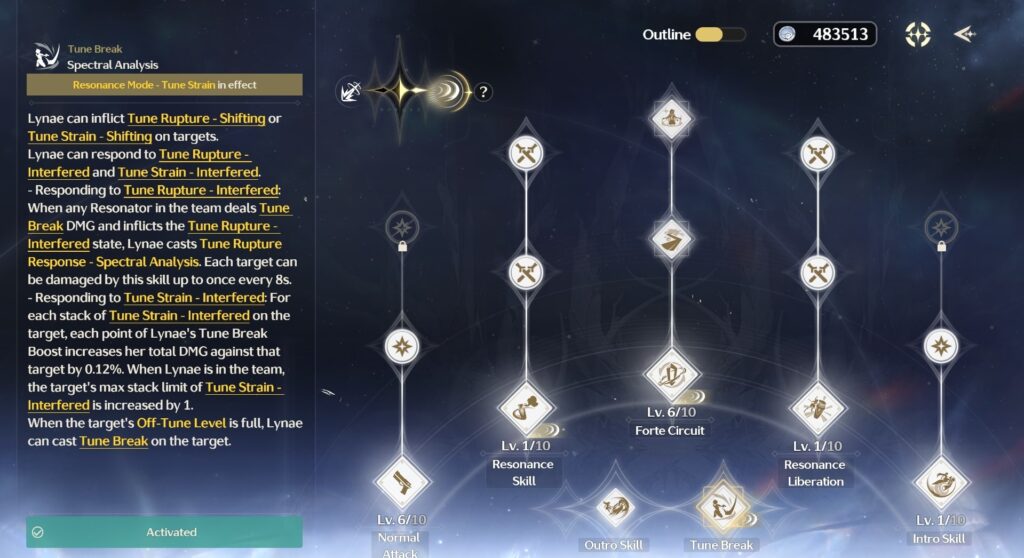Open the Intro Skill node
Image resolution: width=1024 pixels, height=558 pixels.
(x=940, y=482)
